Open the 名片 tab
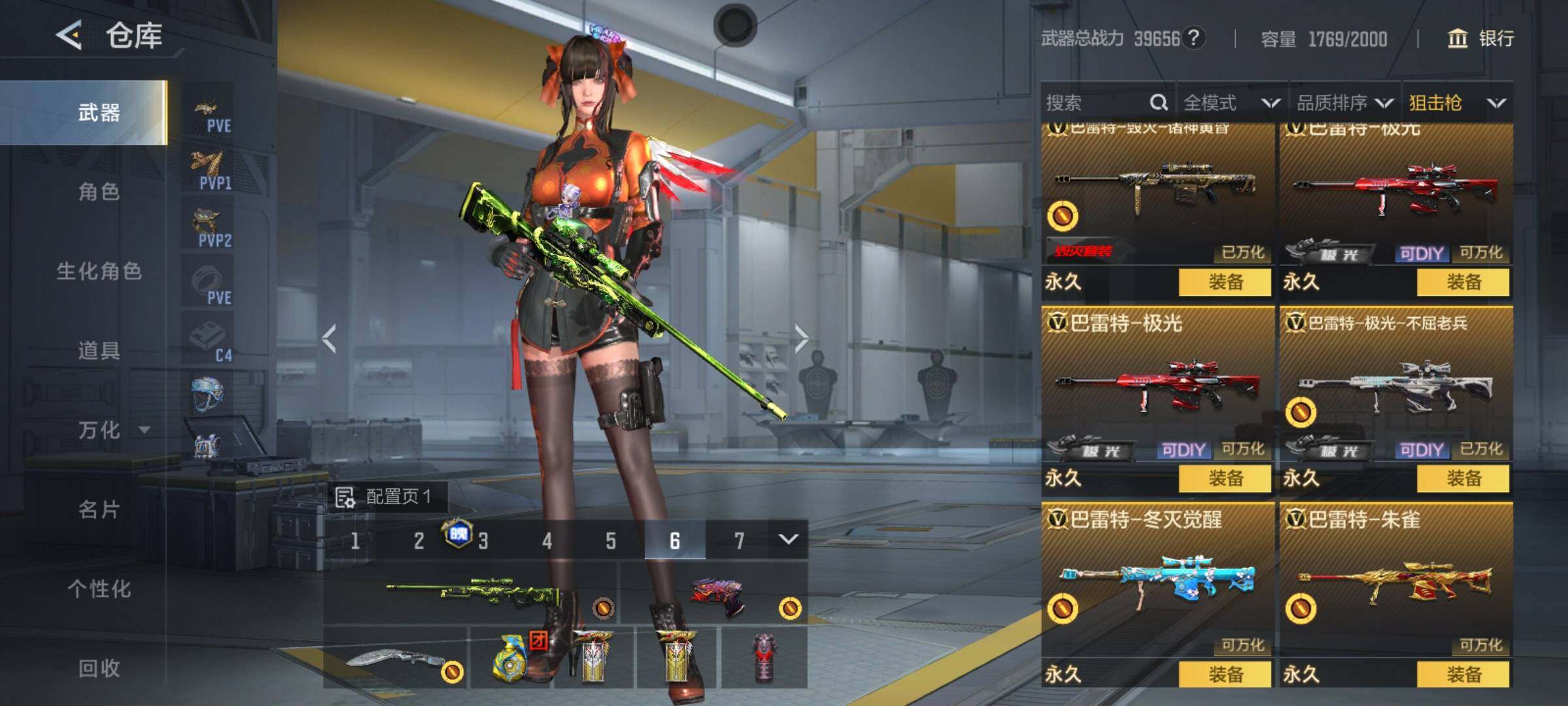The height and width of the screenshot is (706, 1568). coord(99,509)
